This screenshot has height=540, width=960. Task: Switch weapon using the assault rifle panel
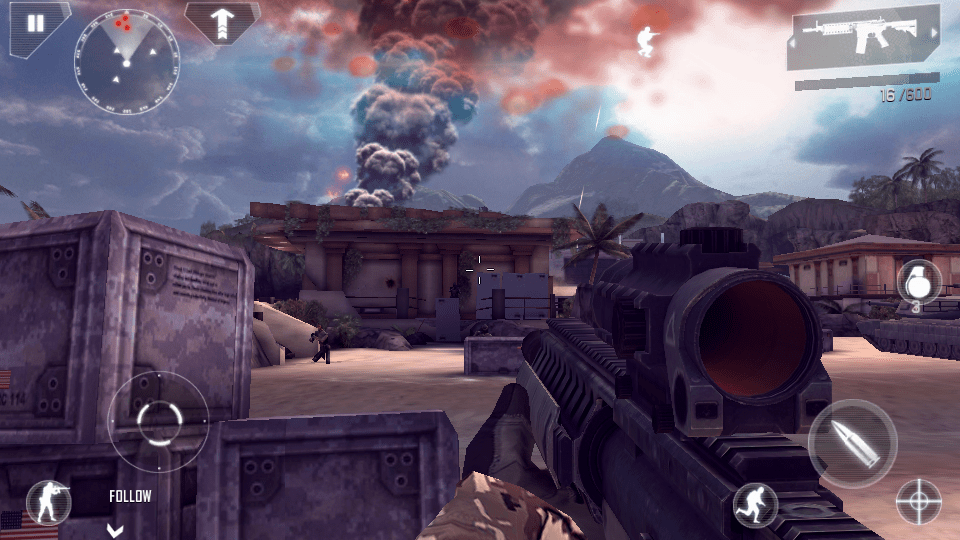pos(864,42)
